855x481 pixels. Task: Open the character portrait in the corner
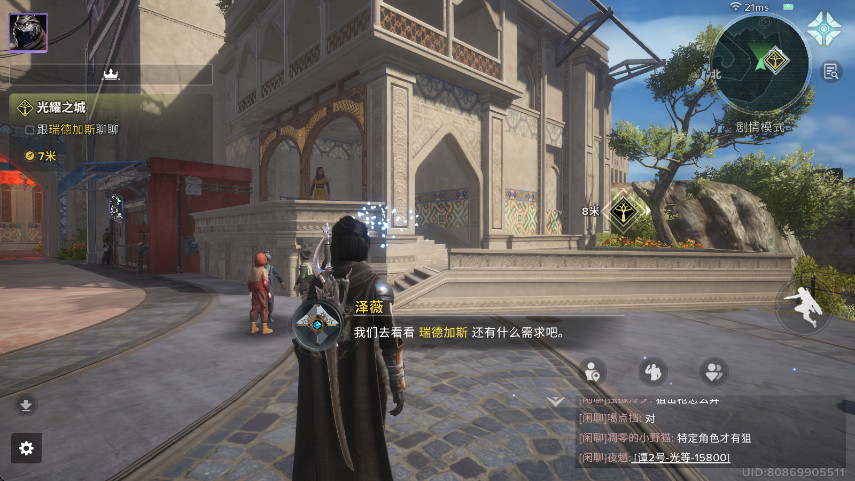point(28,31)
